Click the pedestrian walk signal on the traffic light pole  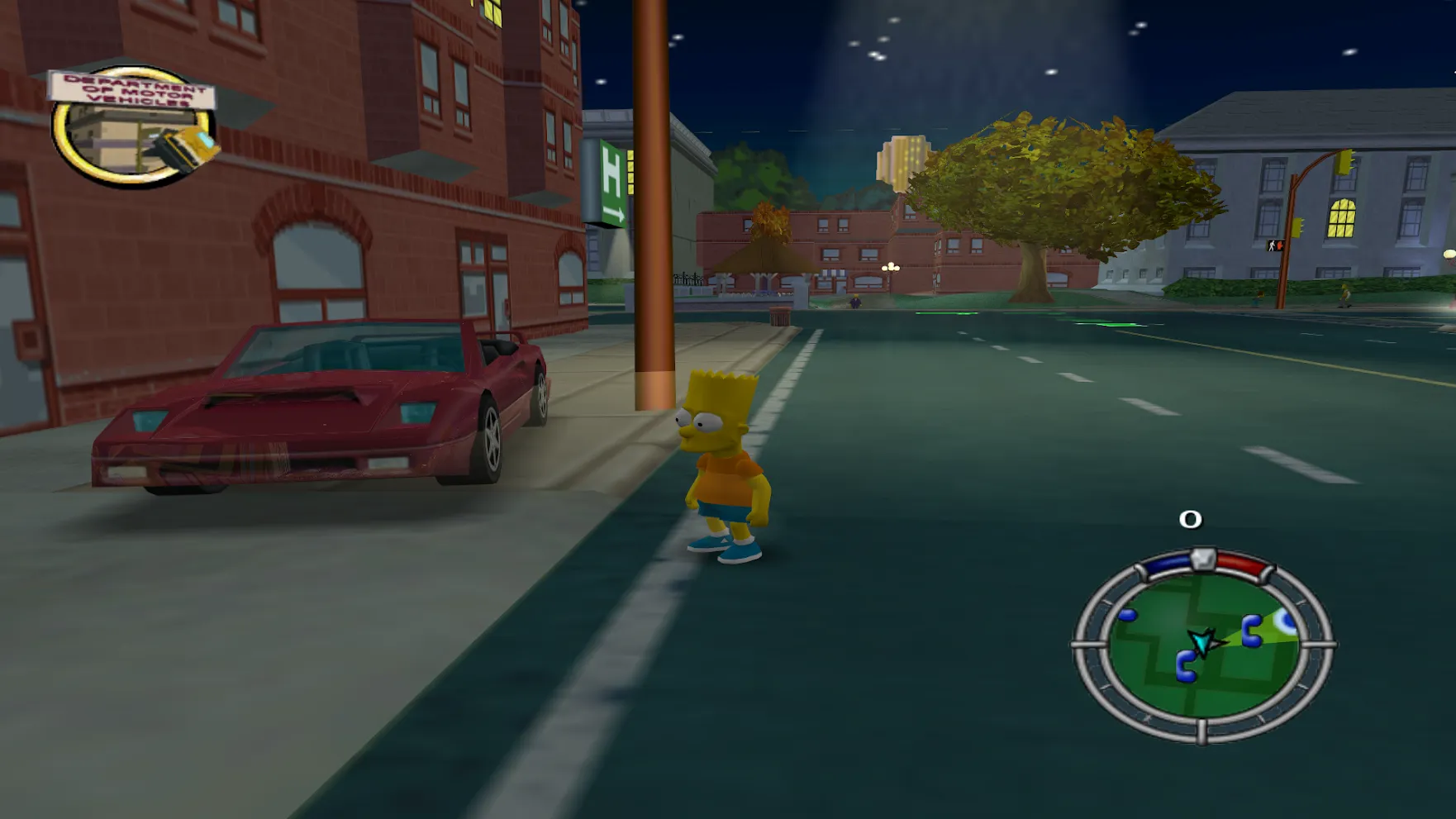pyautogui.click(x=1273, y=244)
